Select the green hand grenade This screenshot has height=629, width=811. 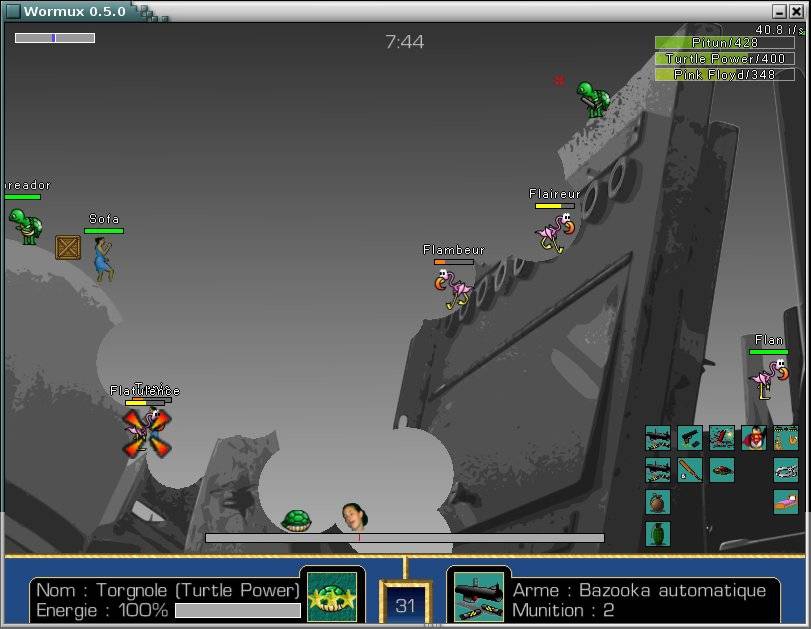(x=658, y=534)
